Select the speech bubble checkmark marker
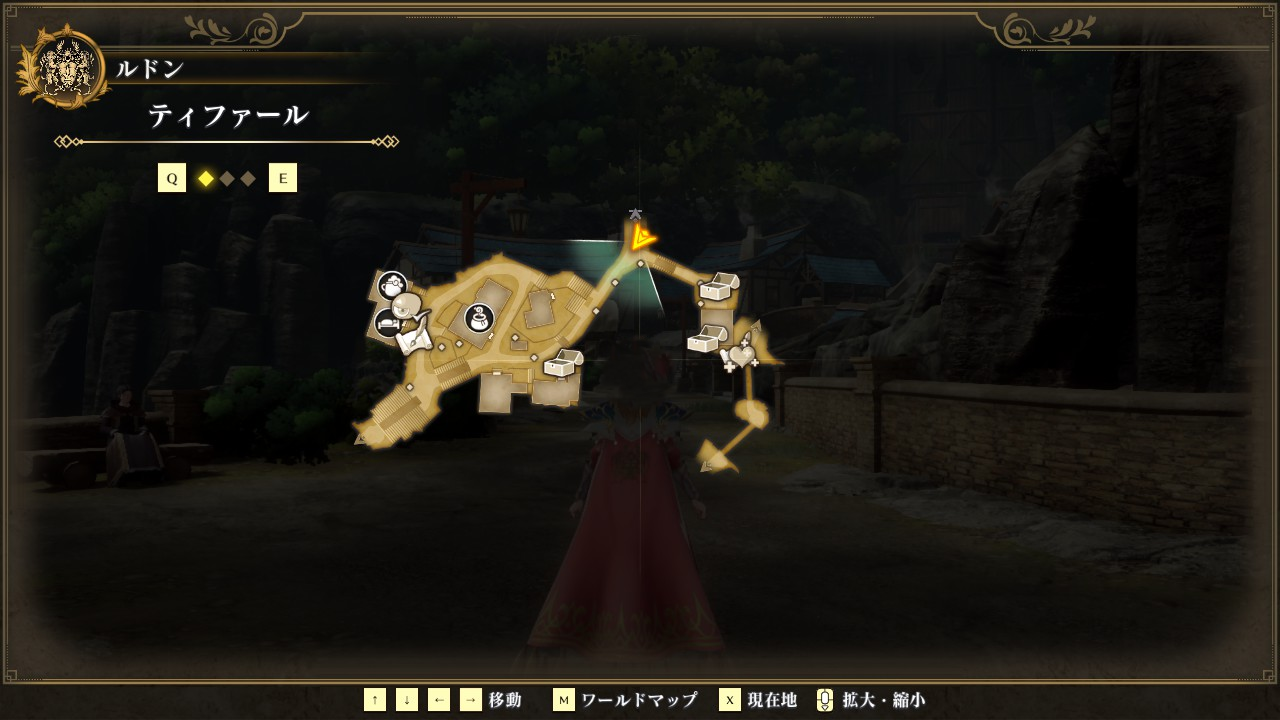 coord(407,305)
